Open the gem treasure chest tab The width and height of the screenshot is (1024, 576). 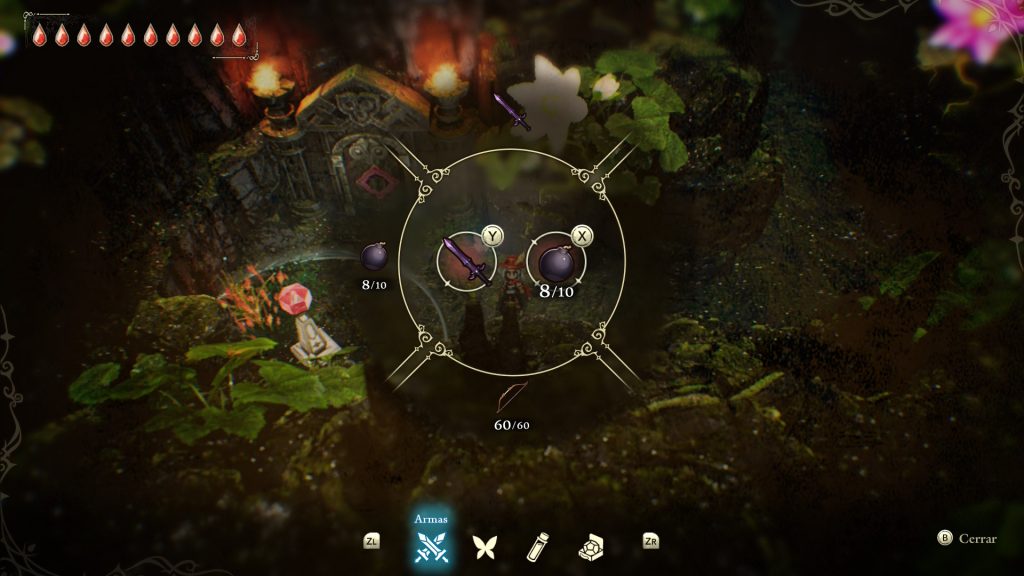click(593, 546)
